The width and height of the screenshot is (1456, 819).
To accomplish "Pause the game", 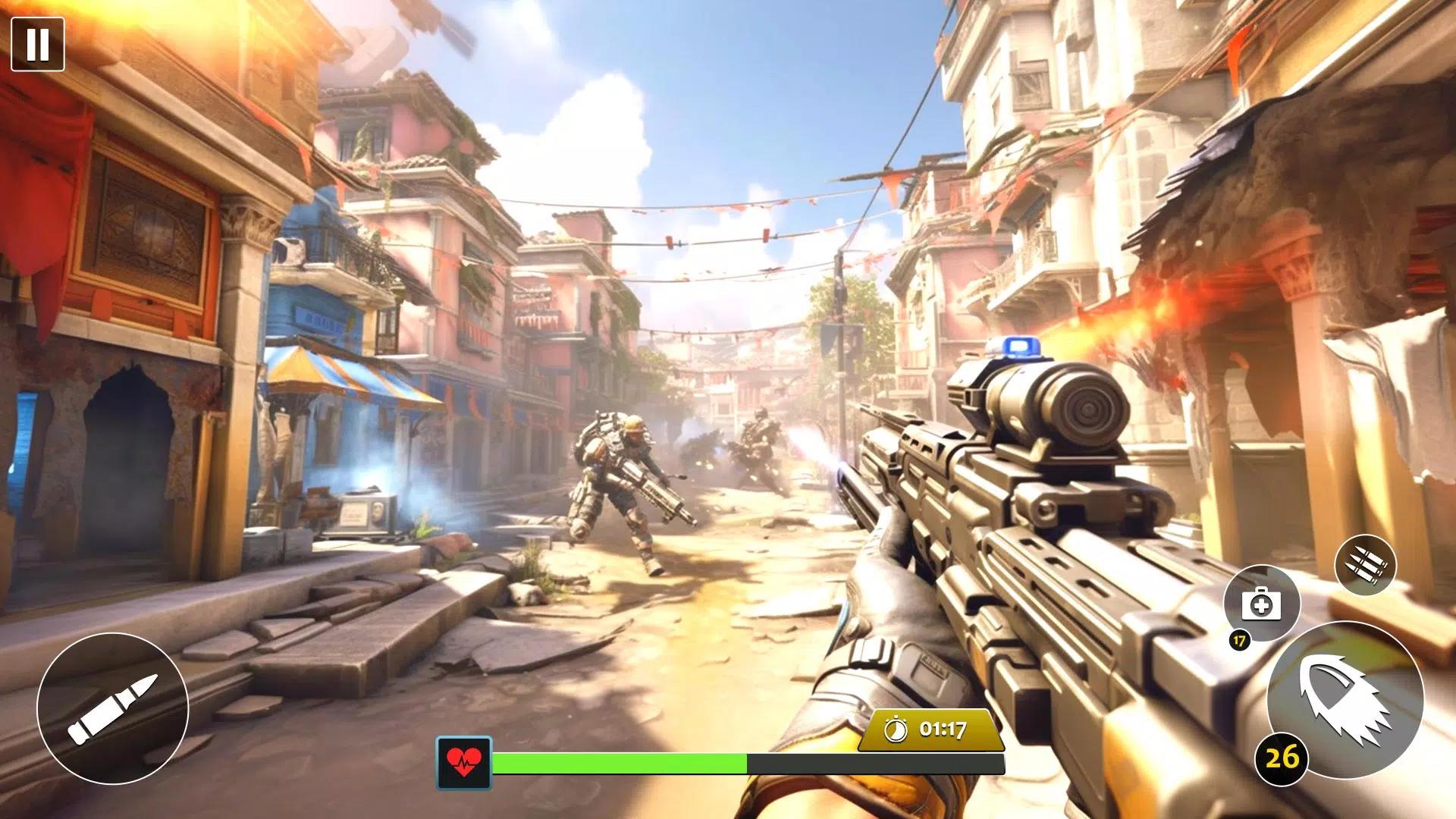I will [38, 45].
